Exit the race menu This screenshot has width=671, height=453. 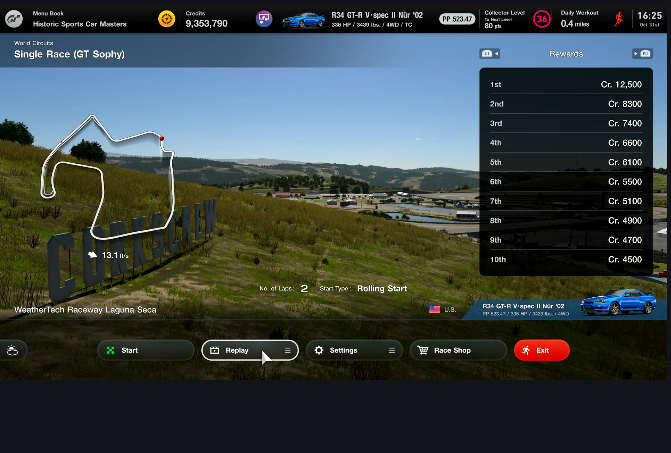(x=541, y=350)
